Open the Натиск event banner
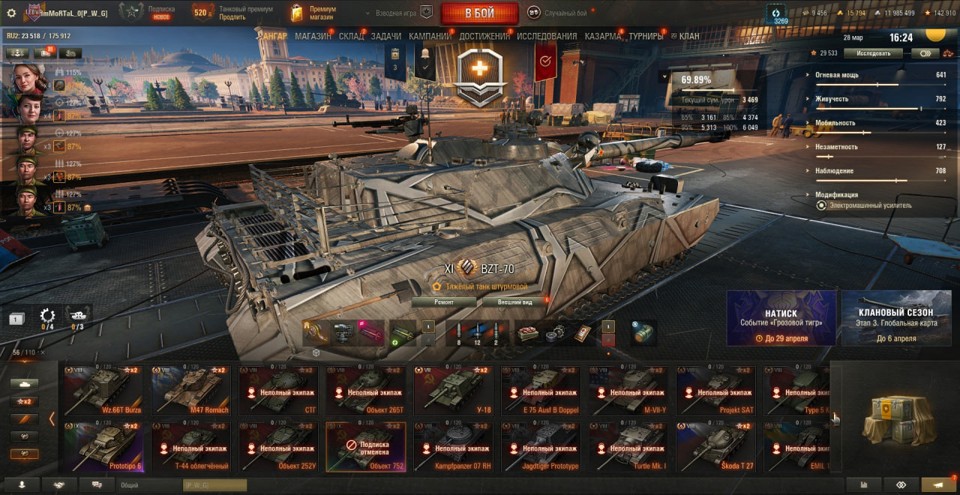 (781, 318)
